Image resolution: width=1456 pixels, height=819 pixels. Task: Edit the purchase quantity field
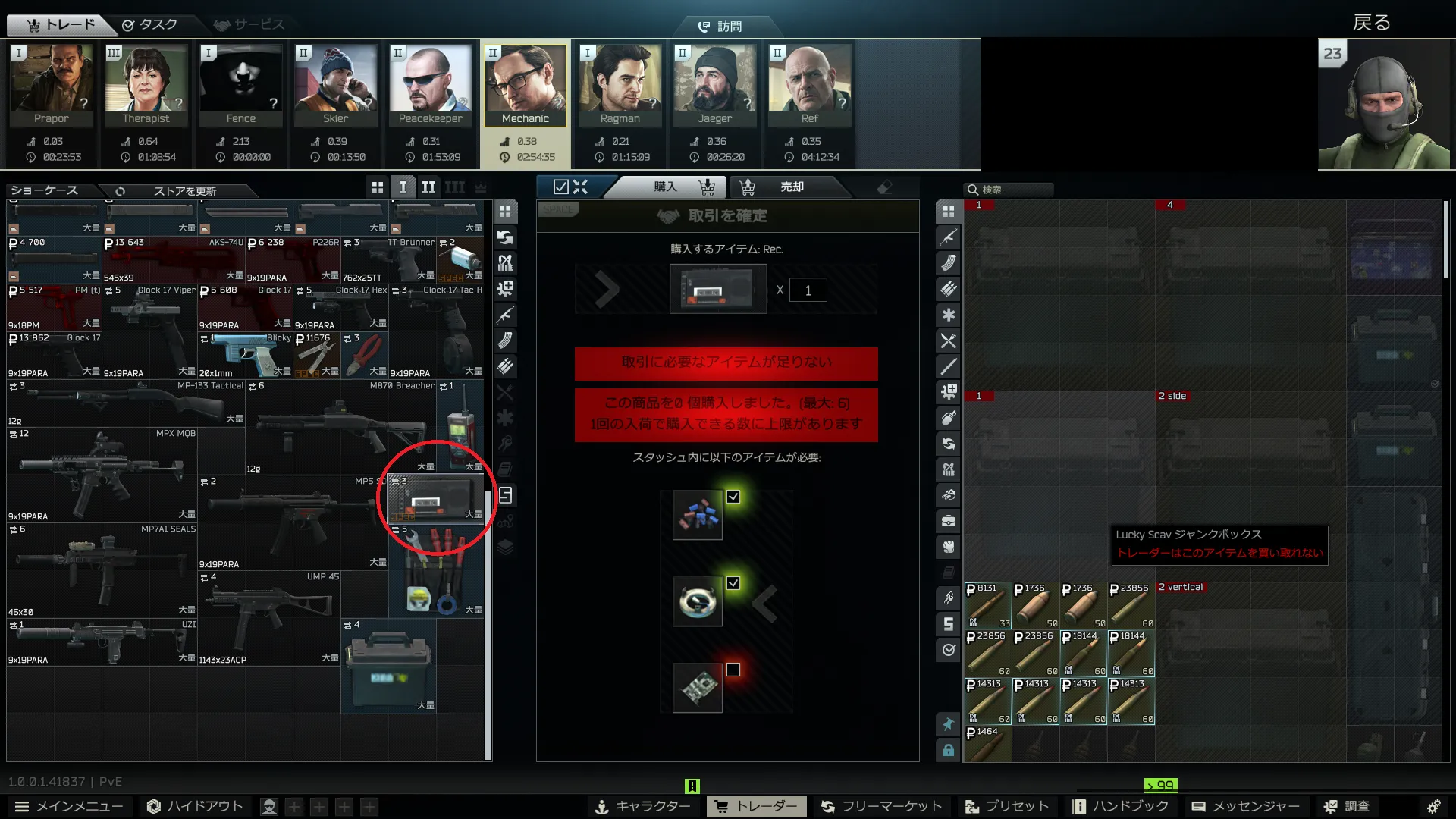coord(808,290)
